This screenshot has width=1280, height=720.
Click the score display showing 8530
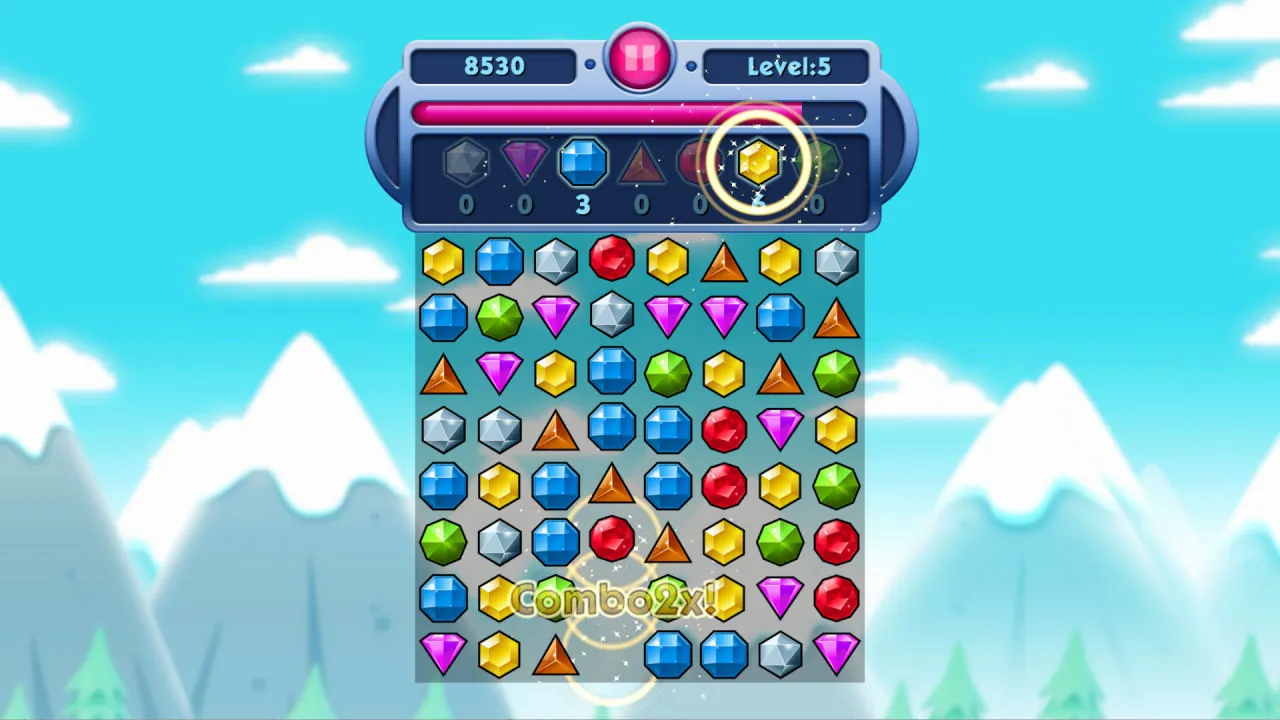(x=492, y=66)
